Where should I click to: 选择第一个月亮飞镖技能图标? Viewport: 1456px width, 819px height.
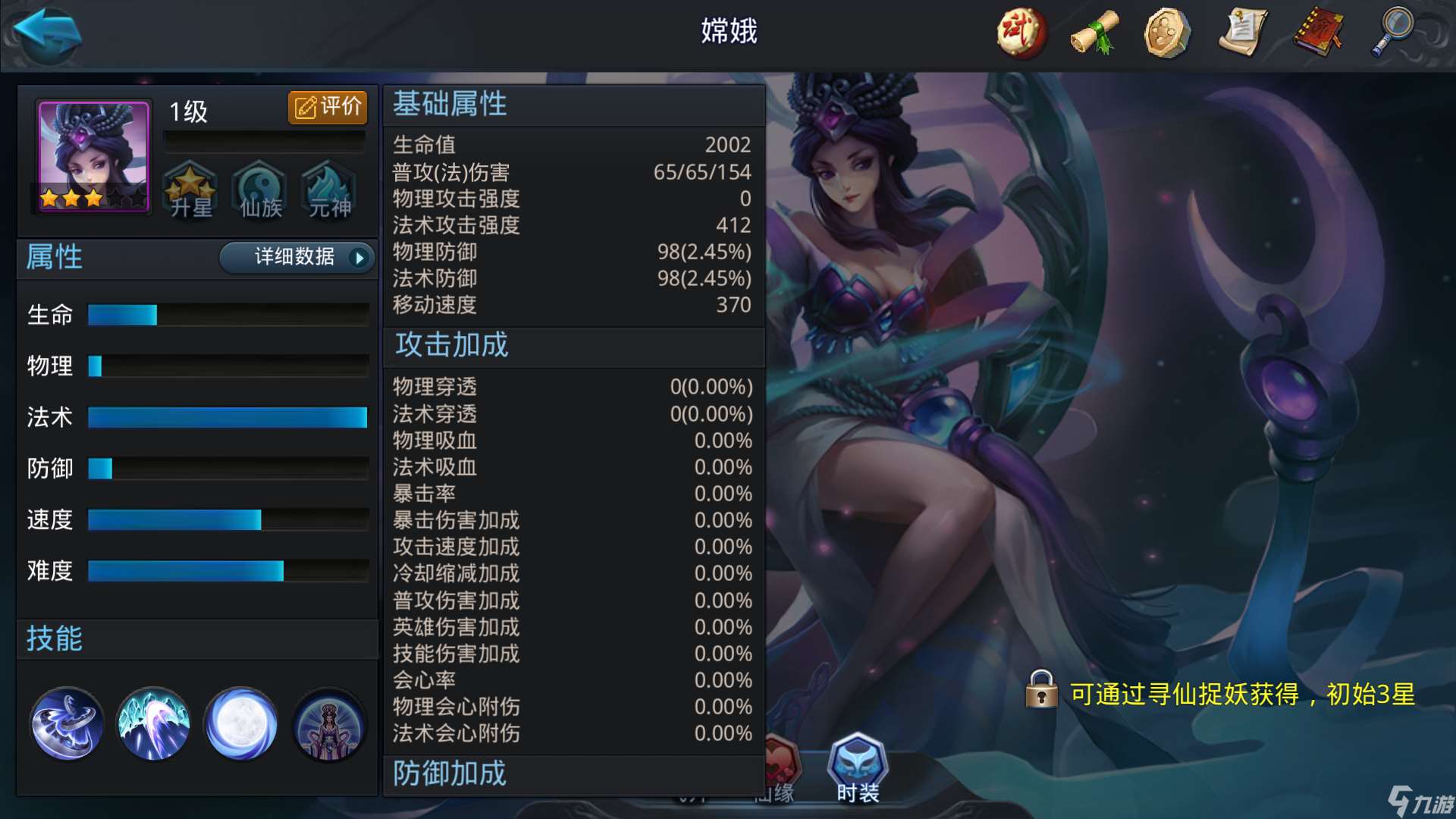point(65,723)
